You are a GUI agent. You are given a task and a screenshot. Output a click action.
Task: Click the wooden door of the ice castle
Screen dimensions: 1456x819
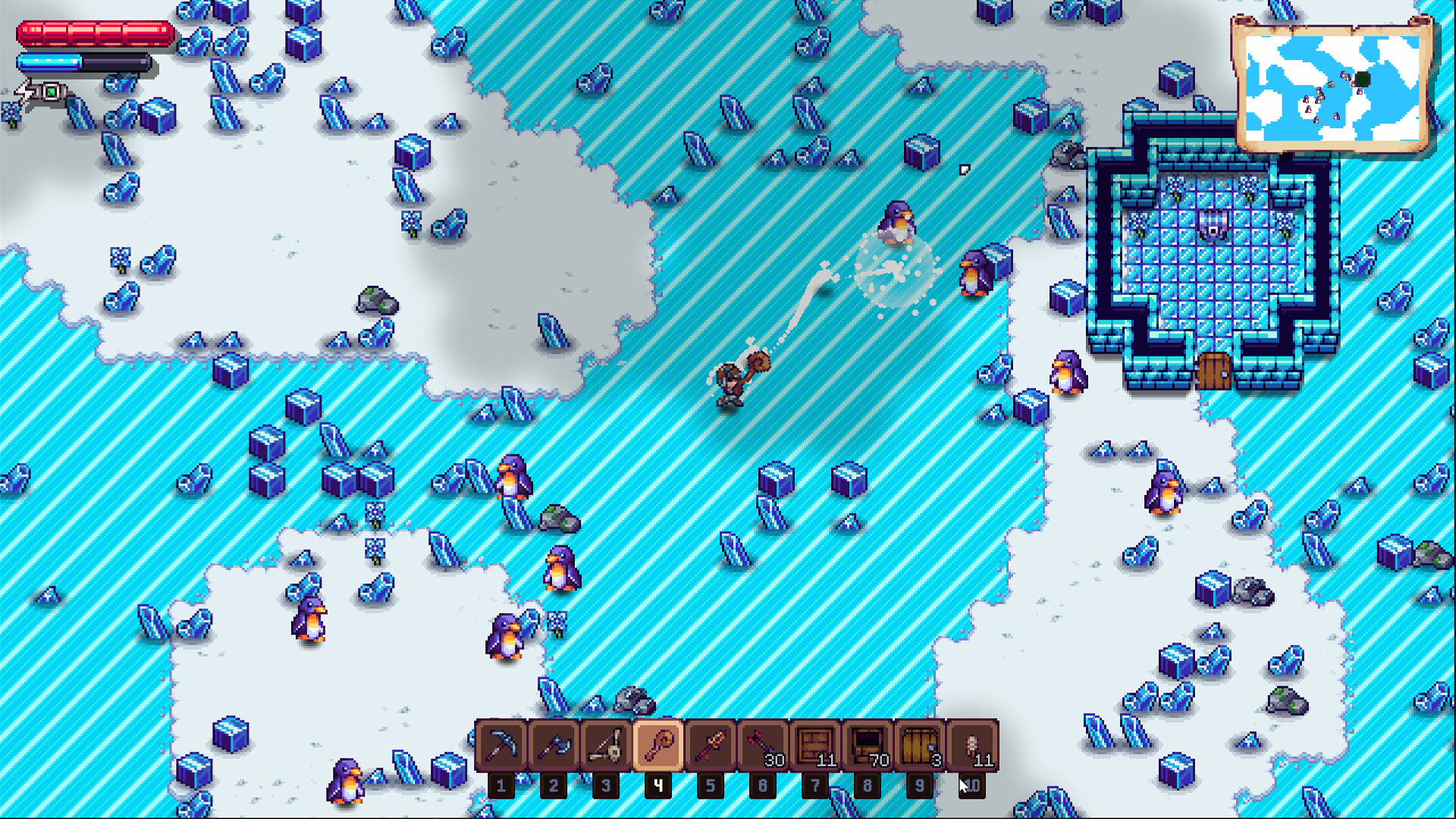click(1214, 372)
